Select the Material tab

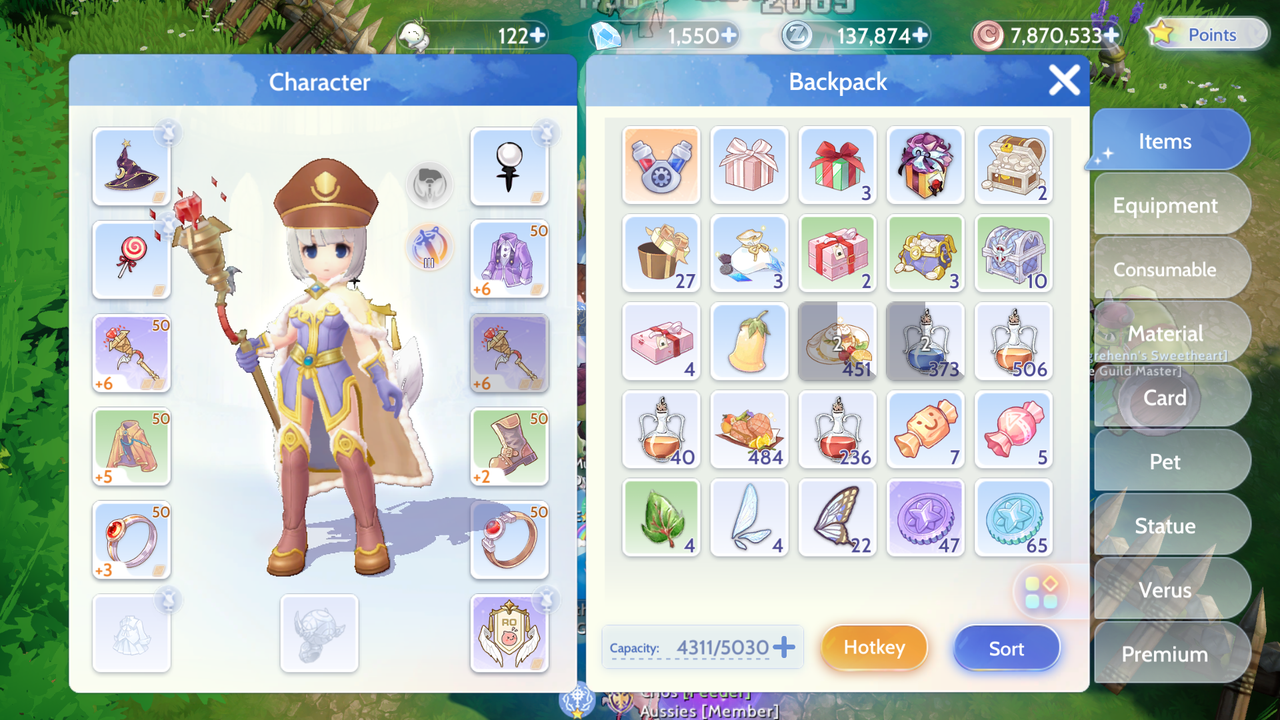pos(1165,333)
